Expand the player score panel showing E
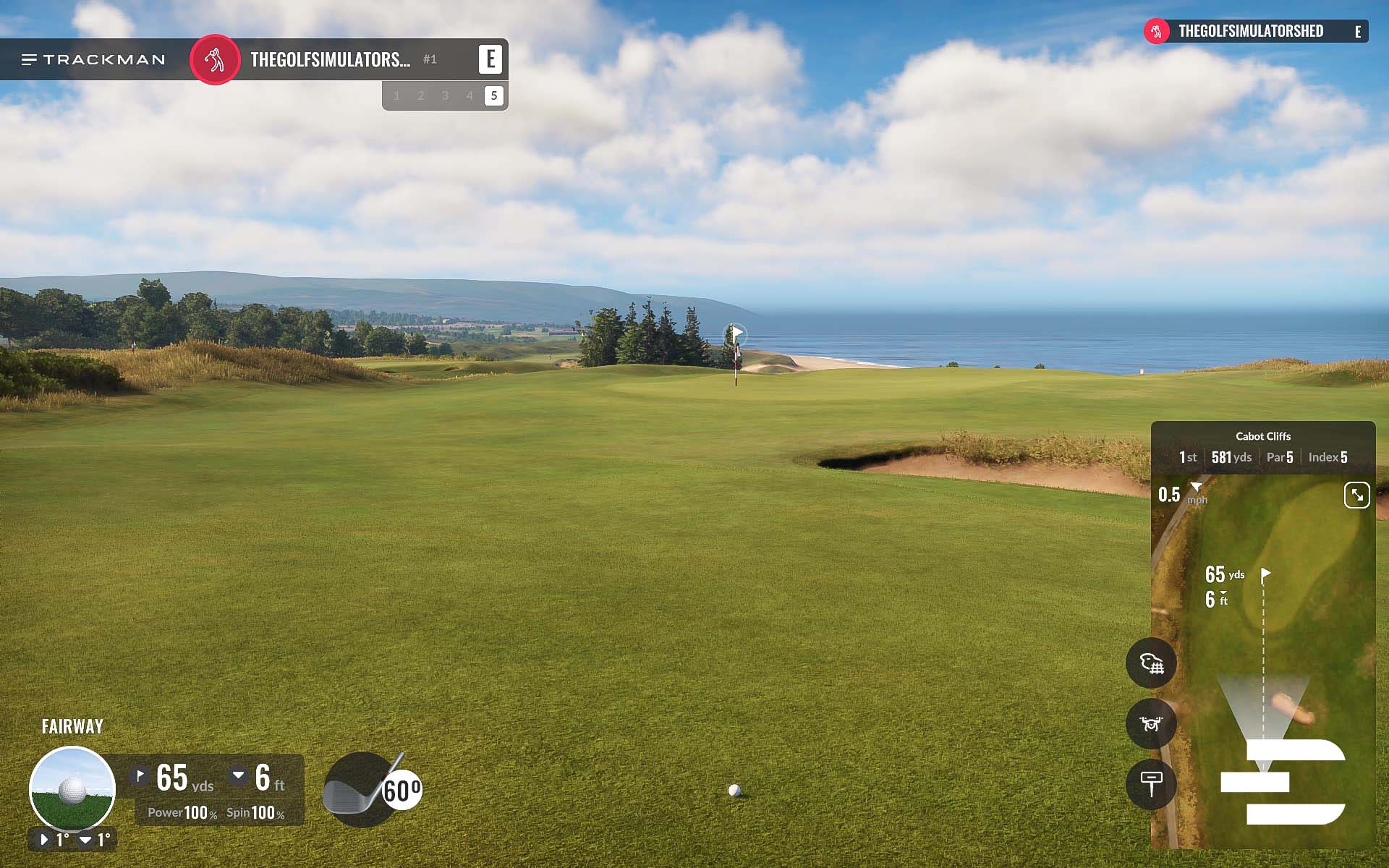This screenshot has height=868, width=1389. coord(492,59)
